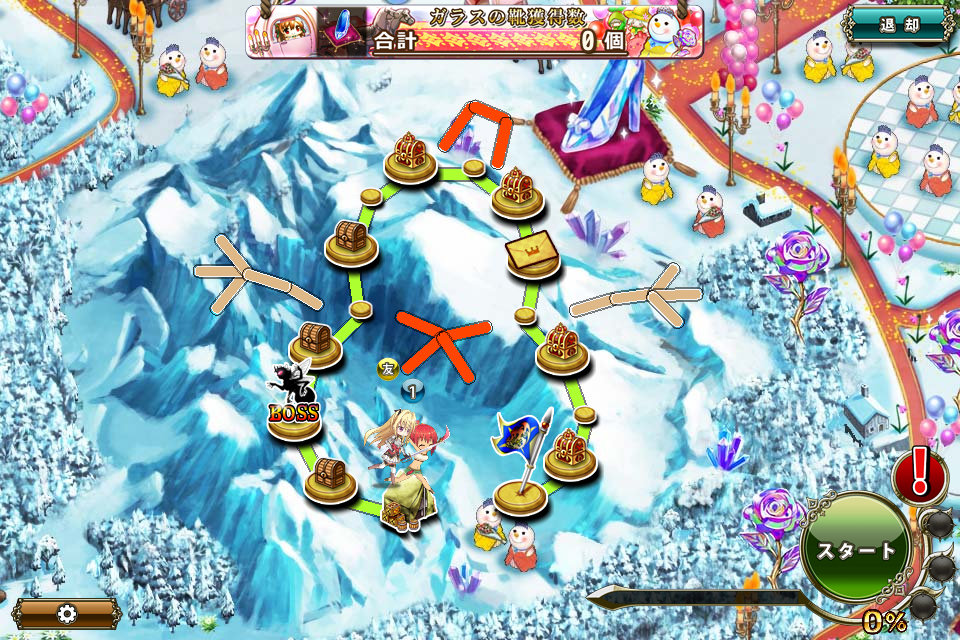Tap the green スタート start button
960x640 pixels.
(856, 551)
